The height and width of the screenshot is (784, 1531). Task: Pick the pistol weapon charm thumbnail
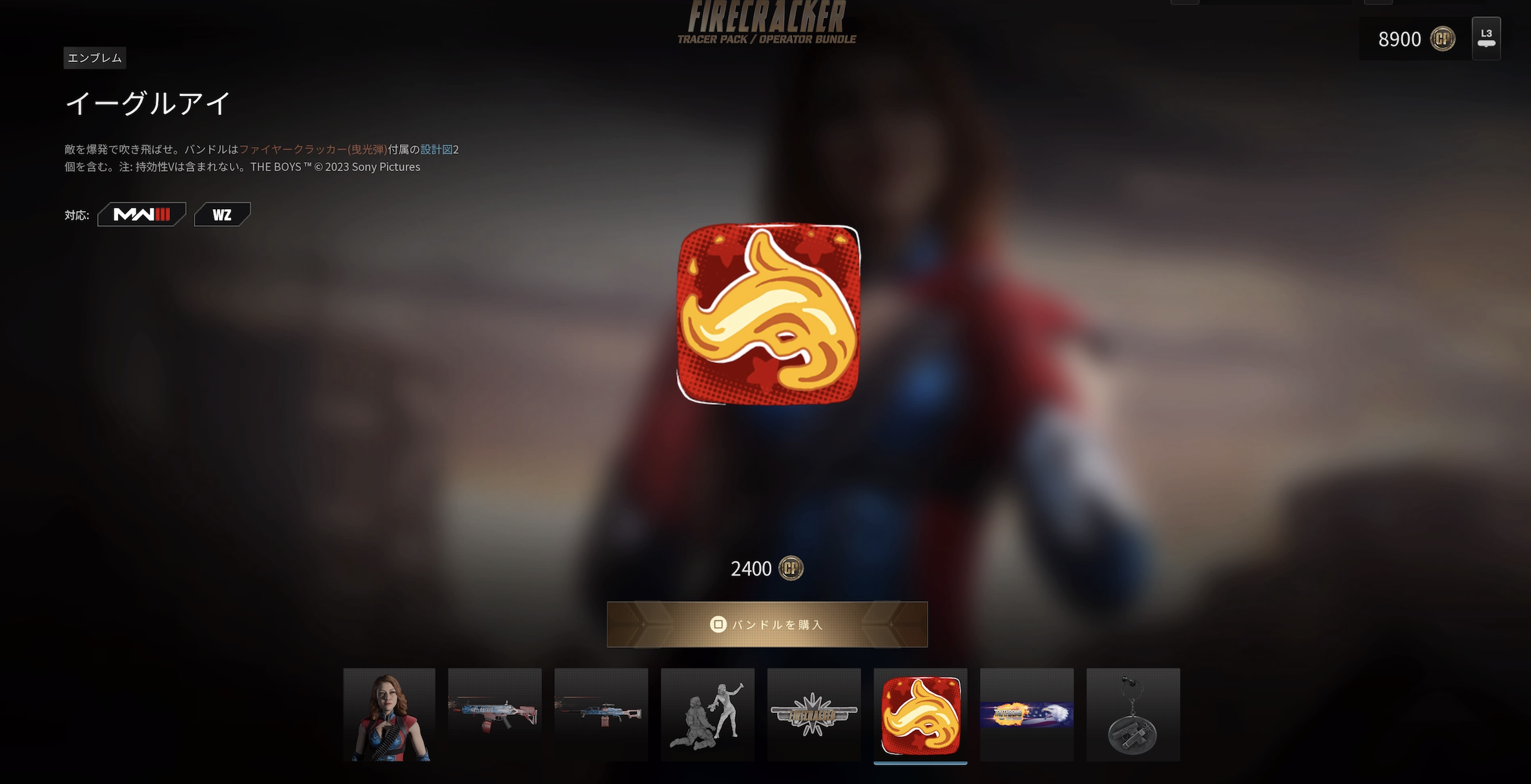(1133, 715)
